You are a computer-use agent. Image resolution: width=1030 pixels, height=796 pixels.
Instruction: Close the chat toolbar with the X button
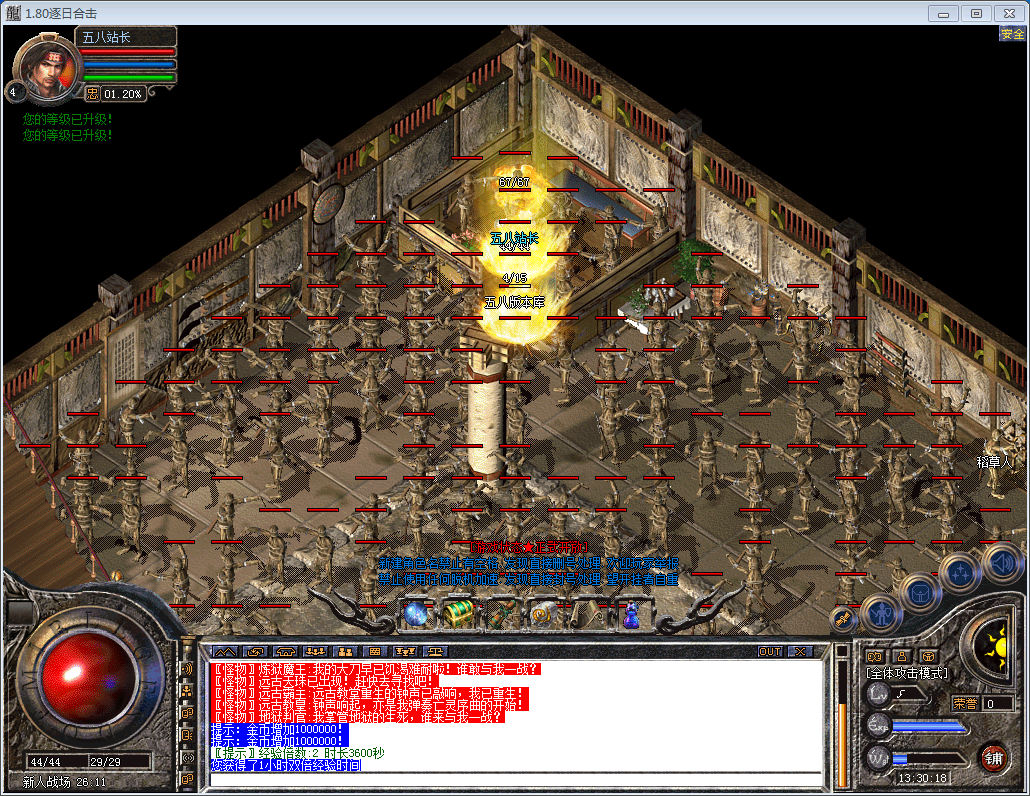click(x=799, y=651)
